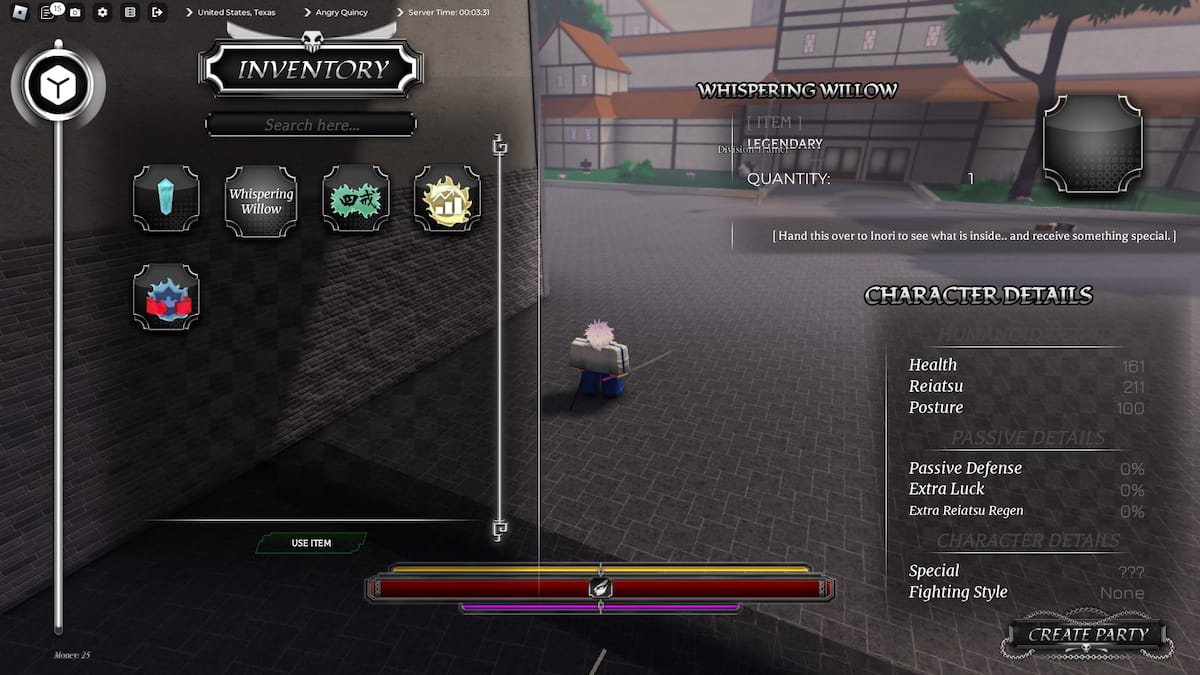
Task: Open the player list icon
Action: [x=130, y=12]
